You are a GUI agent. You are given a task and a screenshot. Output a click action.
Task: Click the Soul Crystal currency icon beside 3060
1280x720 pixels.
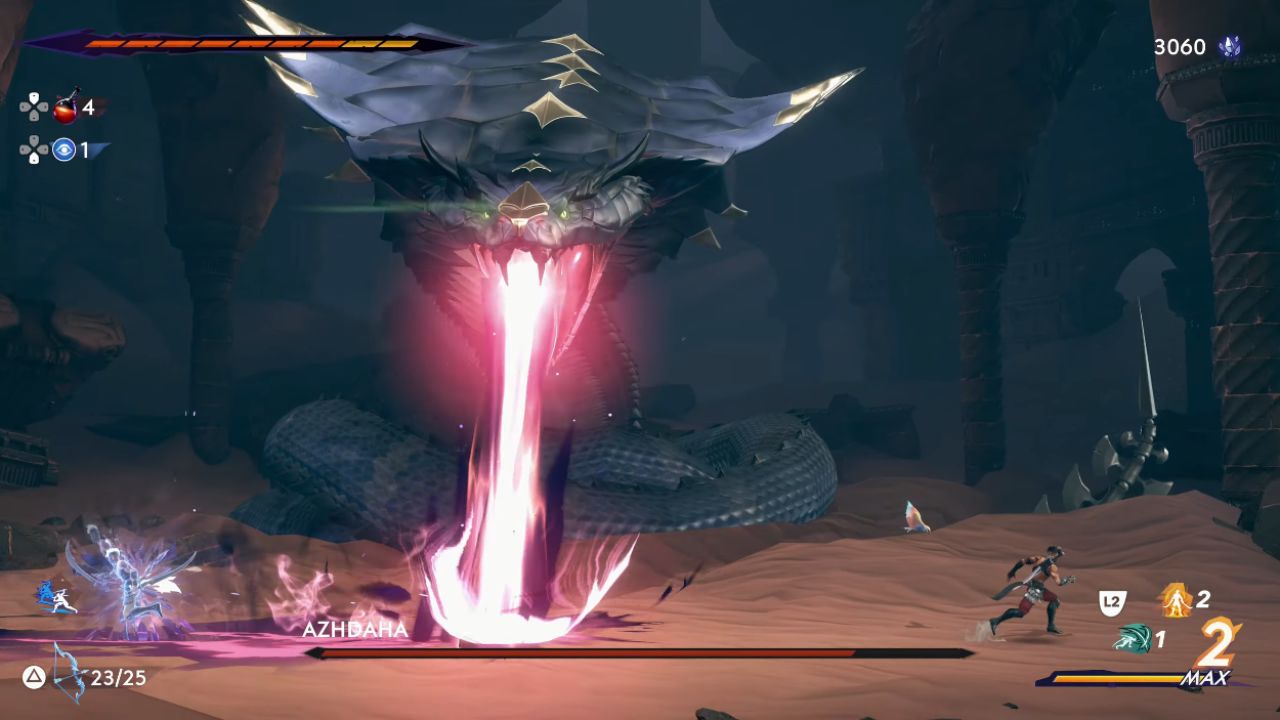(1233, 44)
